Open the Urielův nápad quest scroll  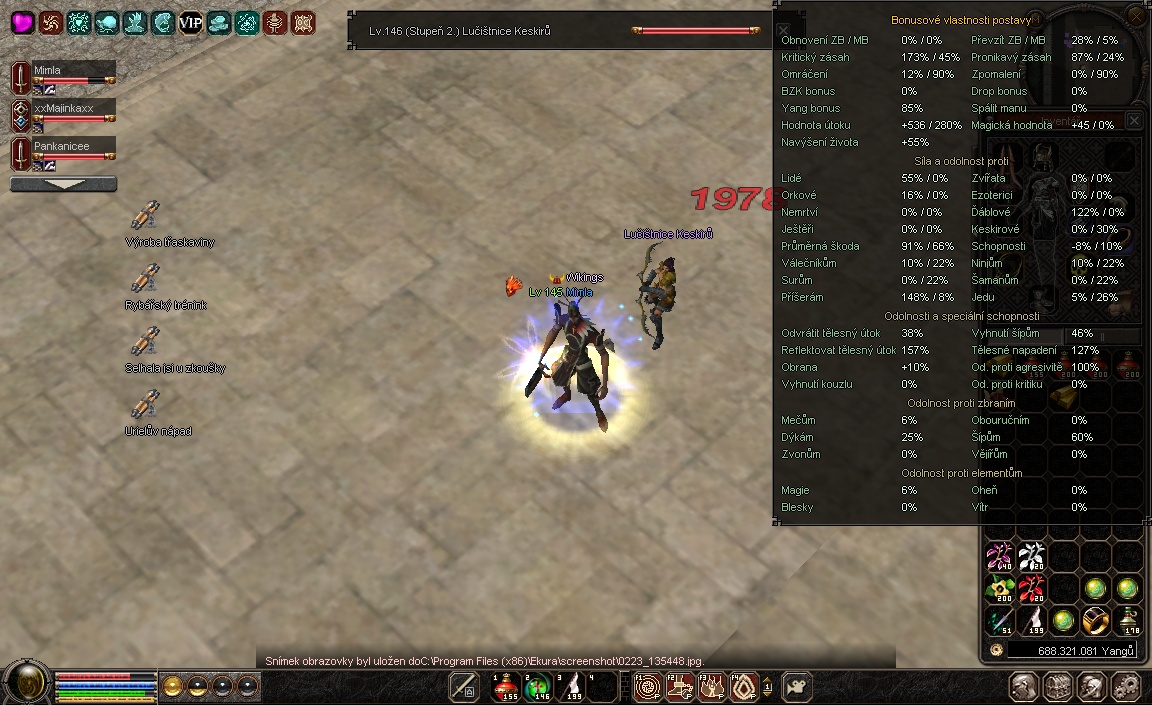[x=146, y=405]
